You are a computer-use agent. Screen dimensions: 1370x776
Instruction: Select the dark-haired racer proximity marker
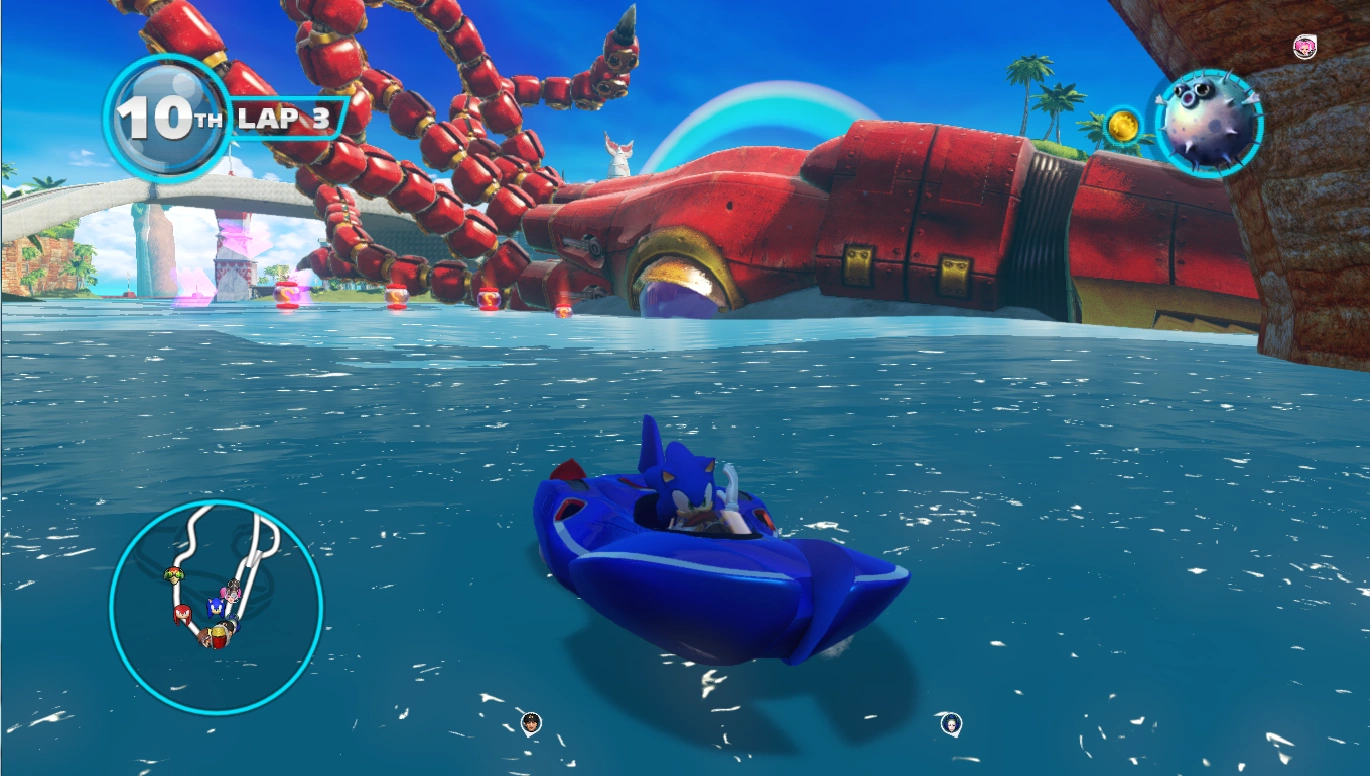tap(531, 722)
